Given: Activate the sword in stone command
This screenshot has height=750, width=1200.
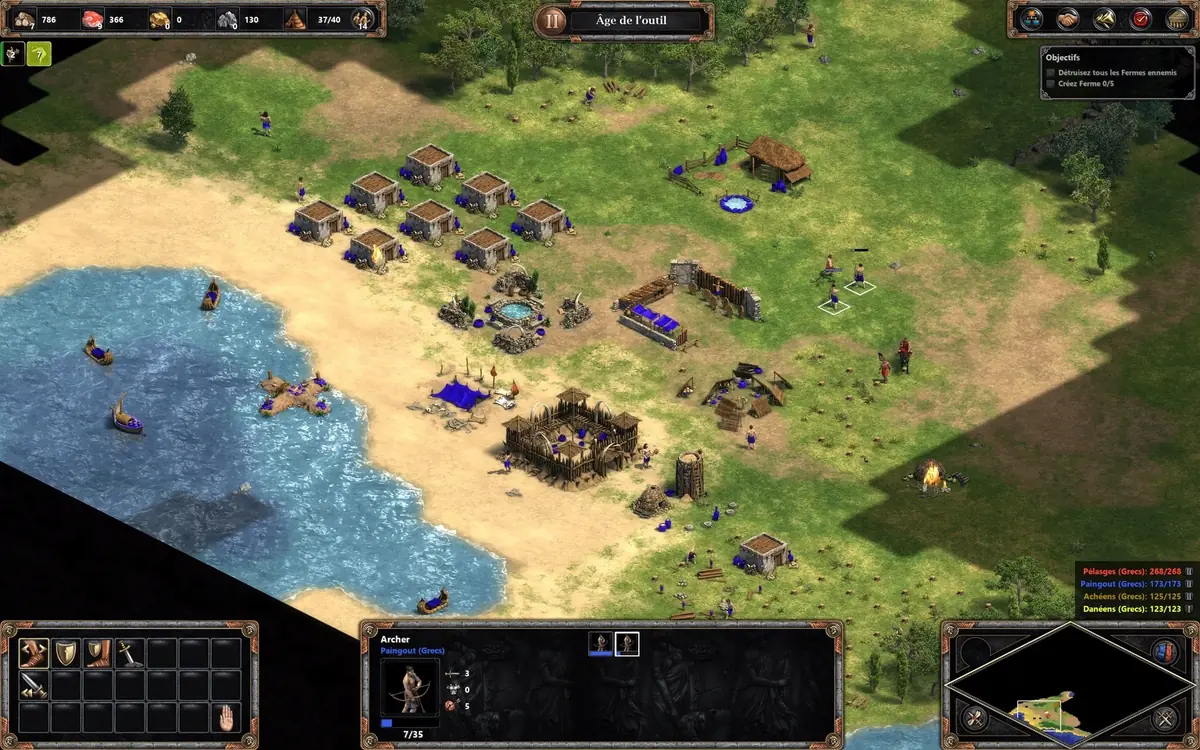Looking at the screenshot, I should [x=129, y=653].
